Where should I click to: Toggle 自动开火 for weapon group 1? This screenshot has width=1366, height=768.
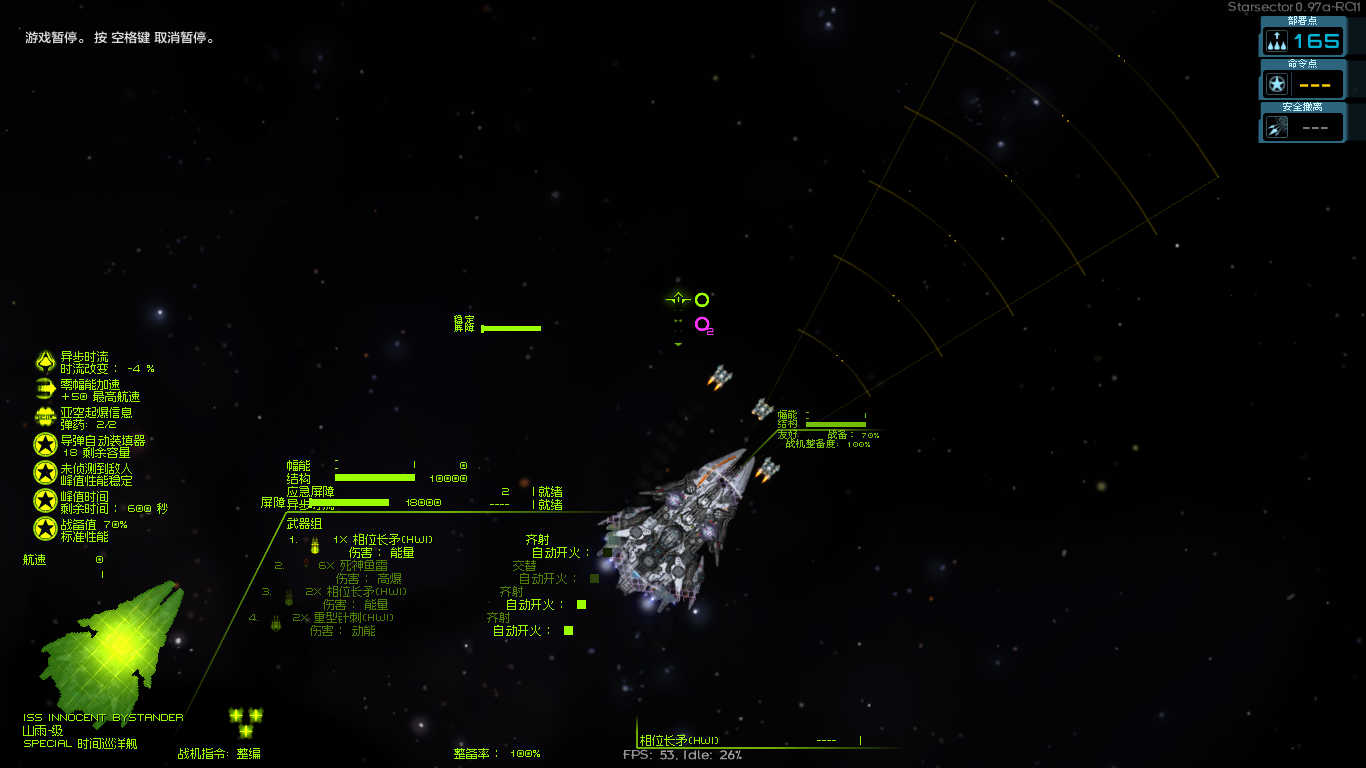pyautogui.click(x=607, y=552)
